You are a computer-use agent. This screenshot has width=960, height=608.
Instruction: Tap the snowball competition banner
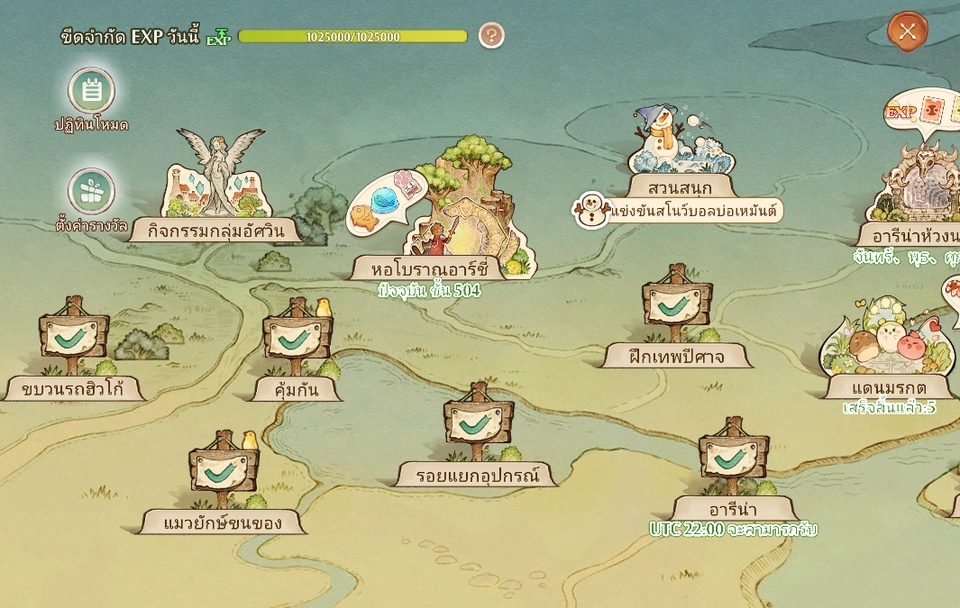pyautogui.click(x=680, y=210)
